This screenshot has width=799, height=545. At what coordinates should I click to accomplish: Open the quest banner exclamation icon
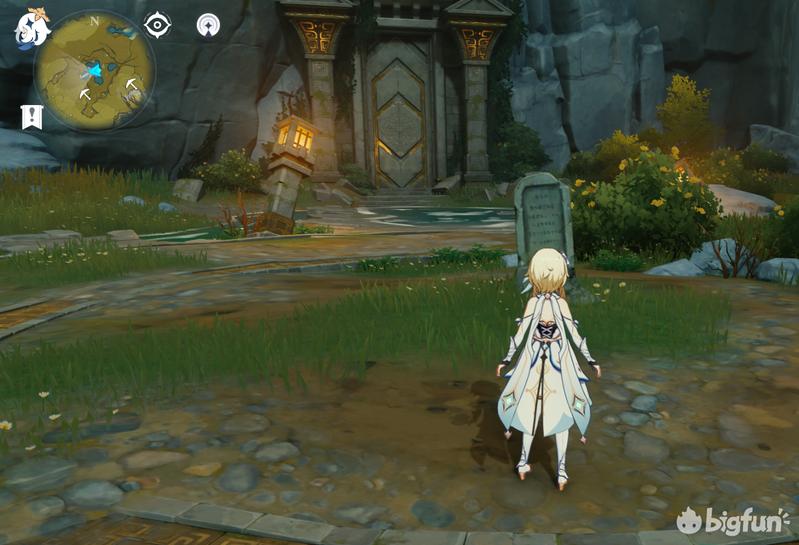pos(32,117)
